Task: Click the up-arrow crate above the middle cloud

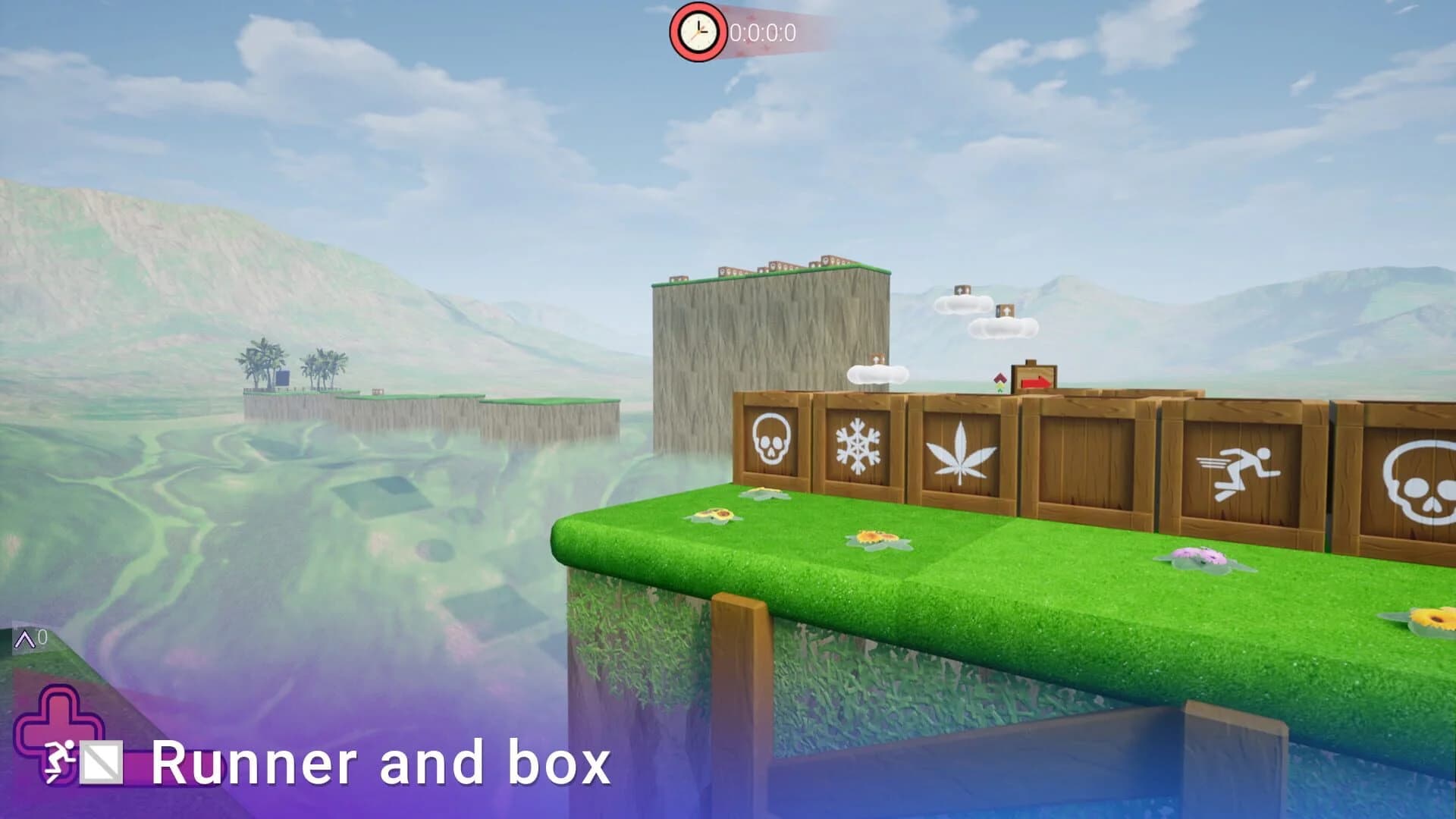Action: [x=962, y=290]
